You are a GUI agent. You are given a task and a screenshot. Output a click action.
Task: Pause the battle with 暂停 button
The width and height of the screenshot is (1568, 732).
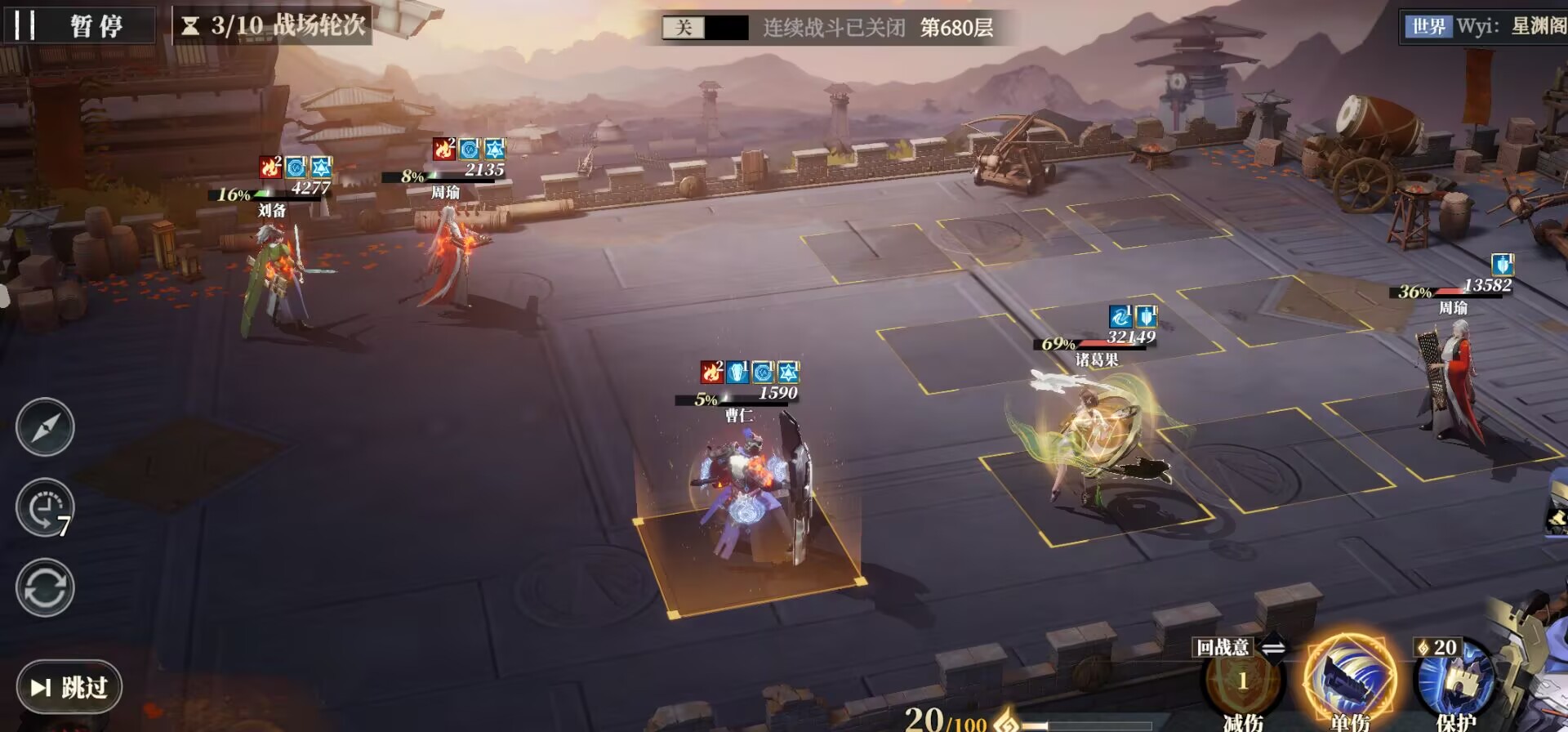click(x=79, y=25)
